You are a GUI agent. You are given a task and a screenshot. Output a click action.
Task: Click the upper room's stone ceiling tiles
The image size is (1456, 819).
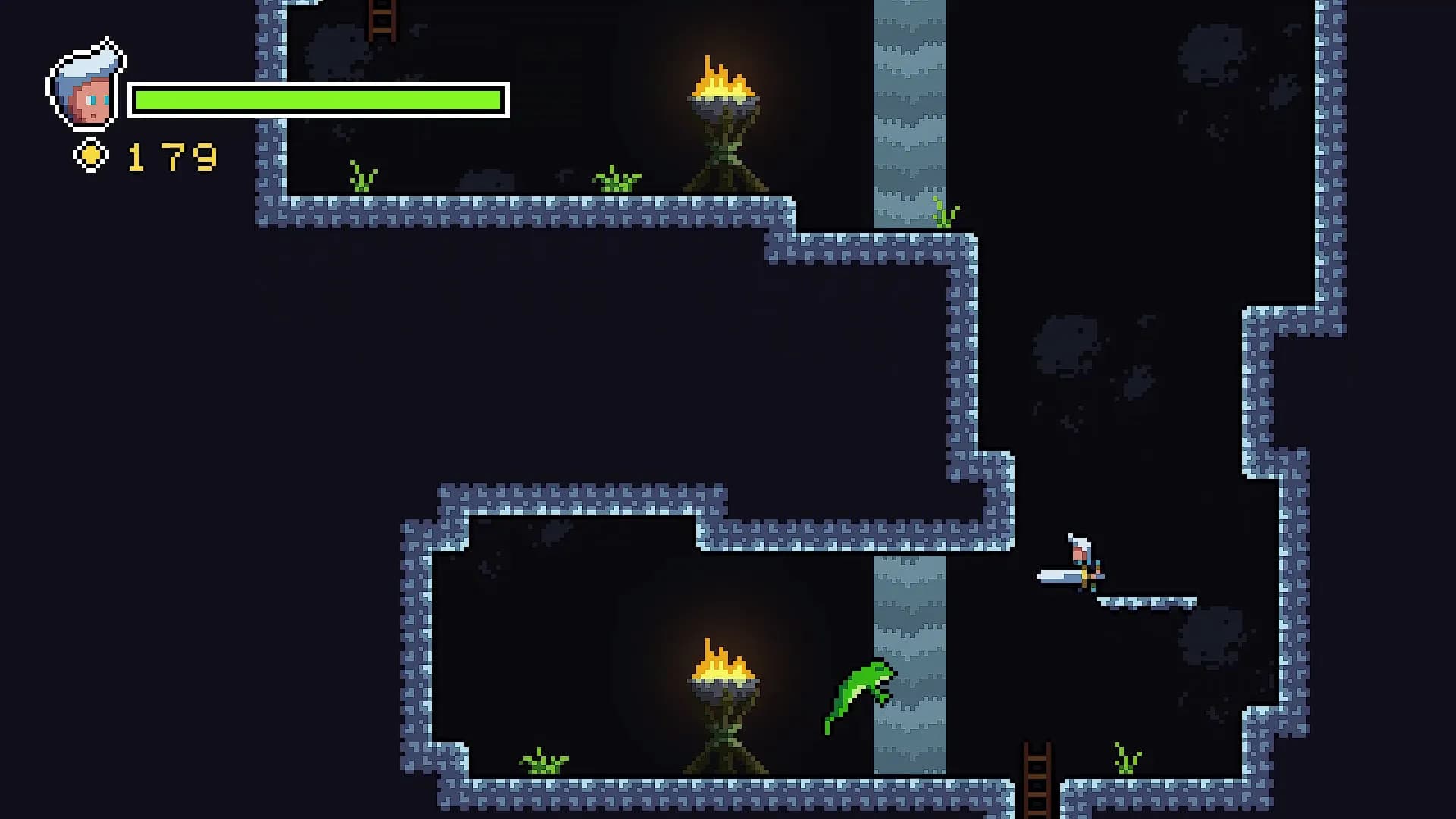click(531, 212)
